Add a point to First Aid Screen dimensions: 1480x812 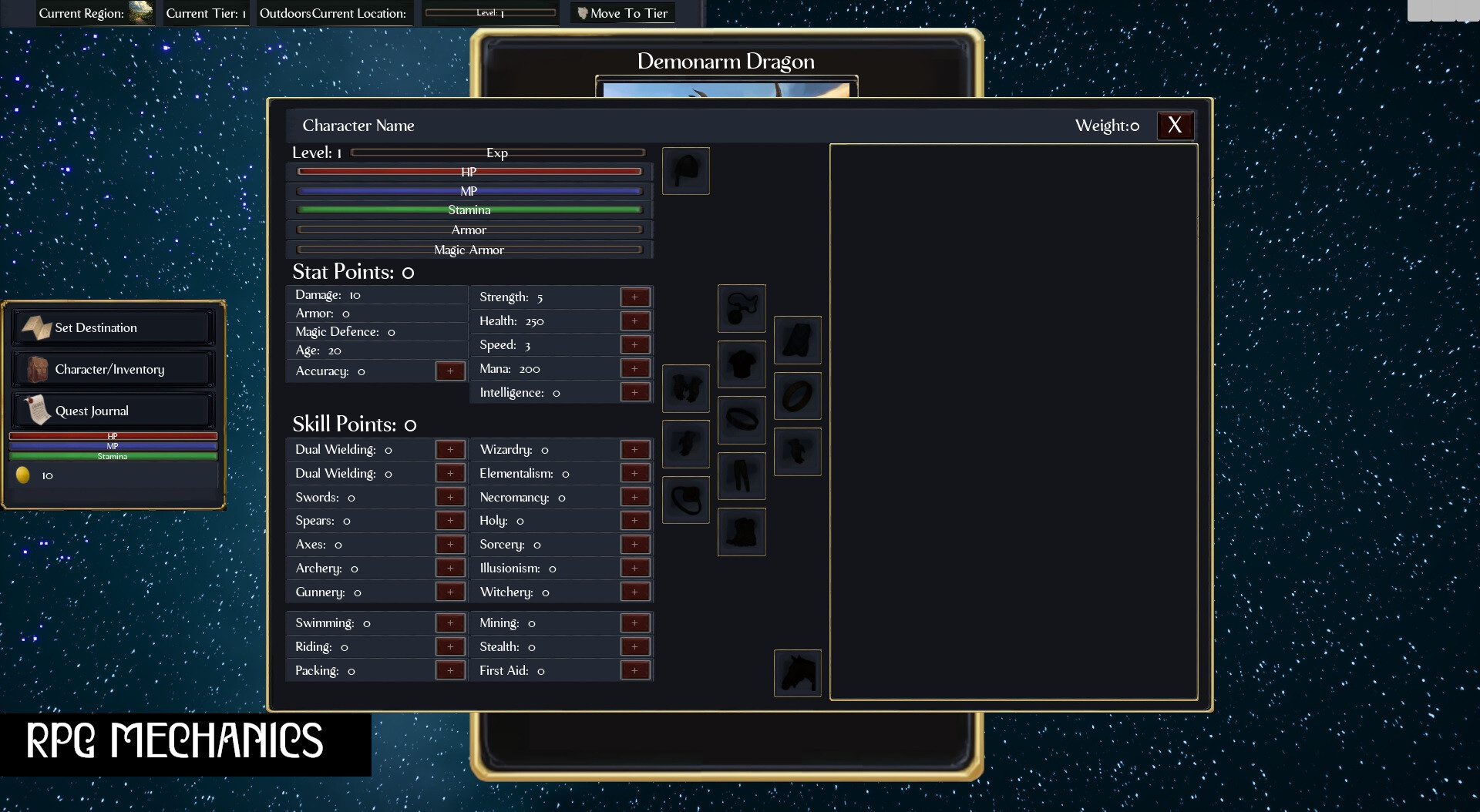[635, 670]
